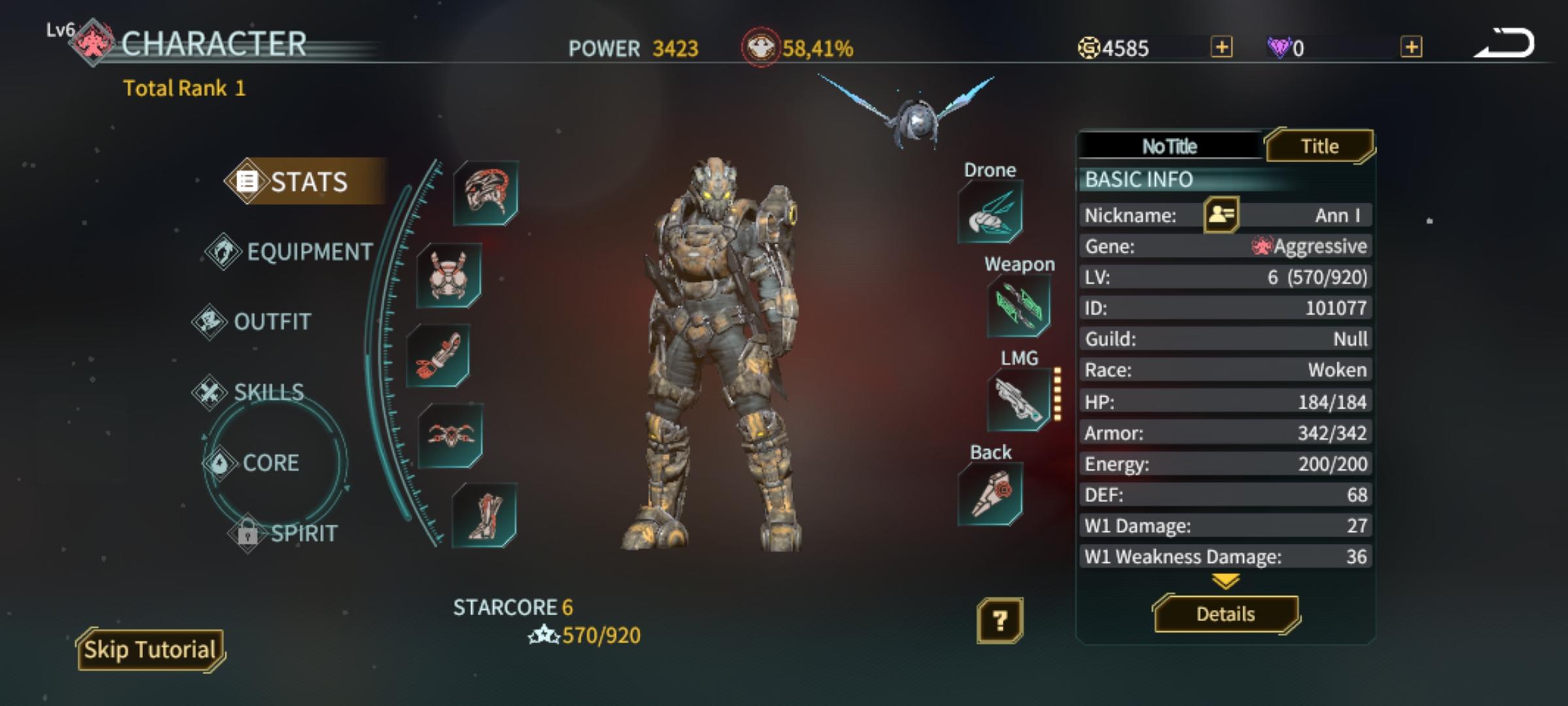Open the Back equipment slot
This screenshot has width=1568, height=706.
990,494
